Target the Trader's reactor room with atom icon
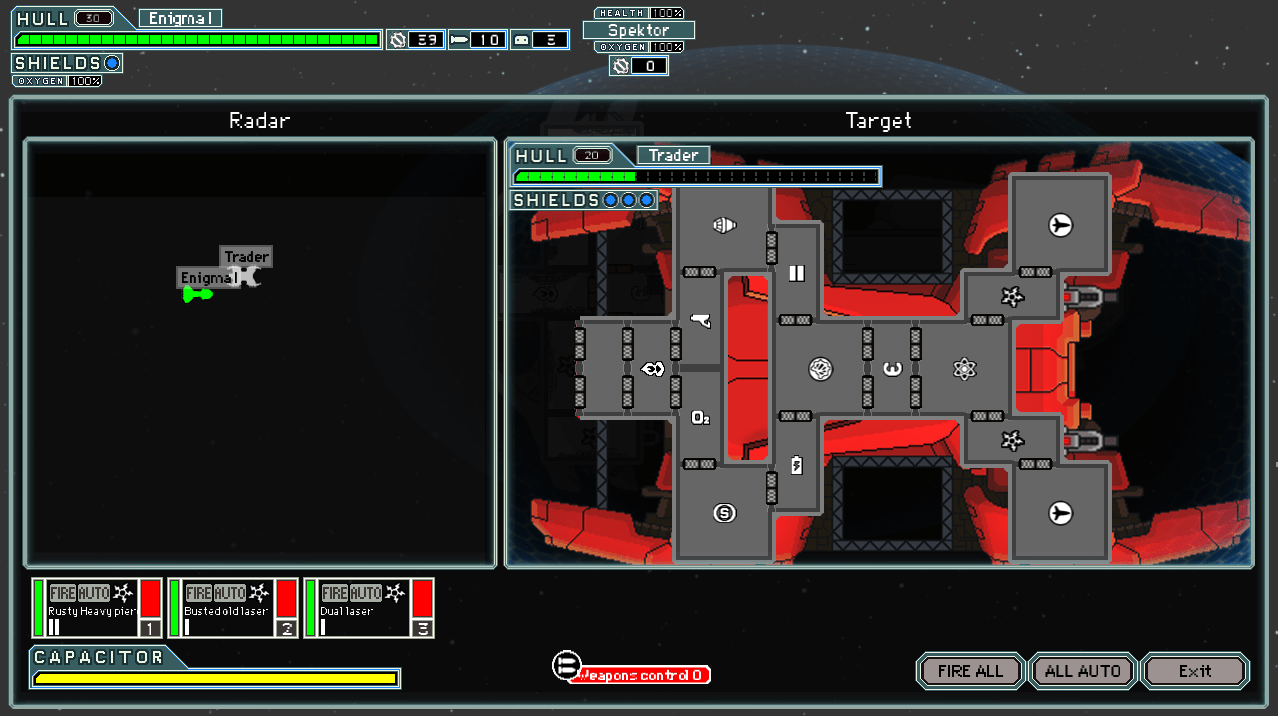This screenshot has height=716, width=1278. pyautogui.click(x=964, y=369)
